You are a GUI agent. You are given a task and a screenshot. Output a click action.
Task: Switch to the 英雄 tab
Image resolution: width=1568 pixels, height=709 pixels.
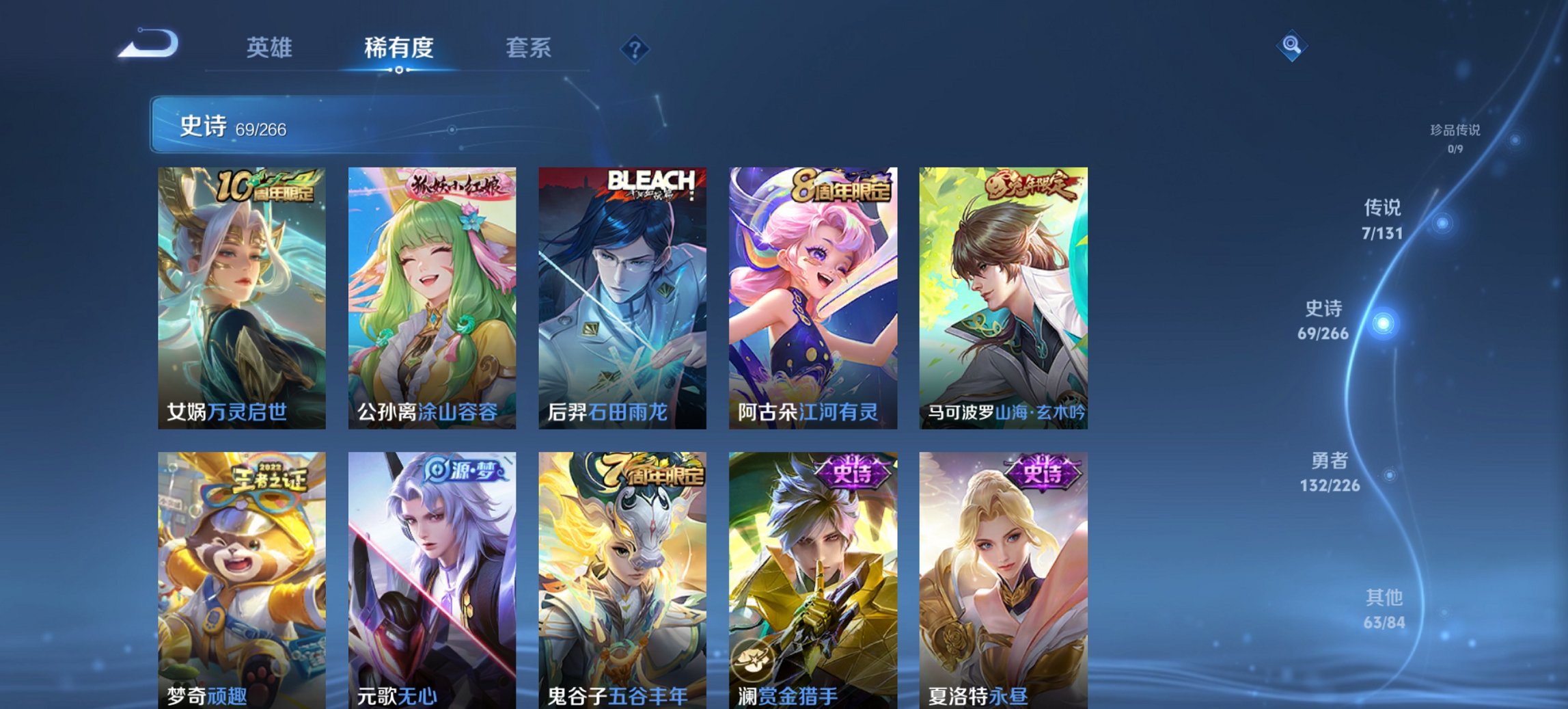pos(271,48)
